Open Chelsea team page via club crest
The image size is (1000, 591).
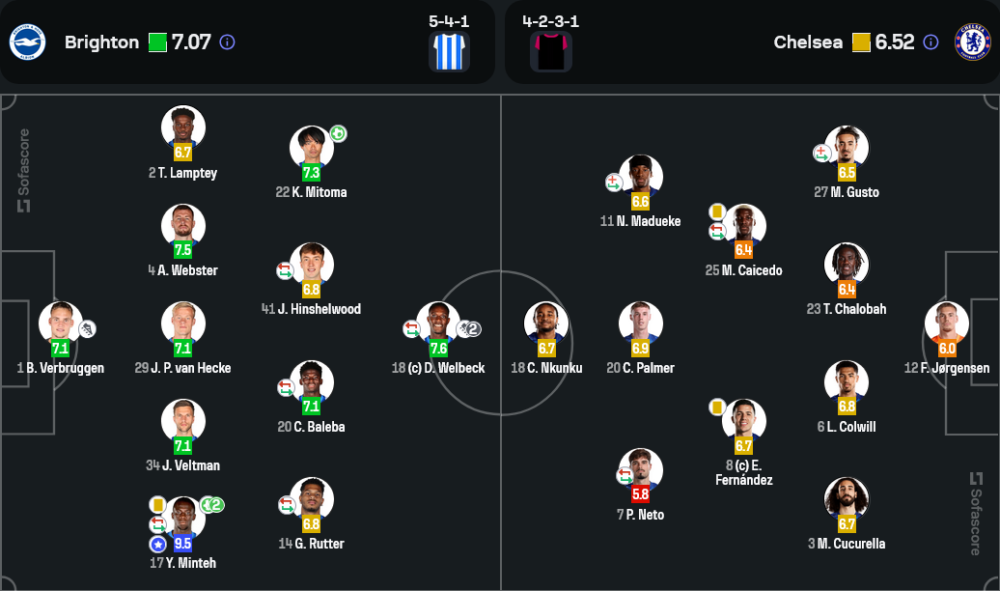point(972,42)
